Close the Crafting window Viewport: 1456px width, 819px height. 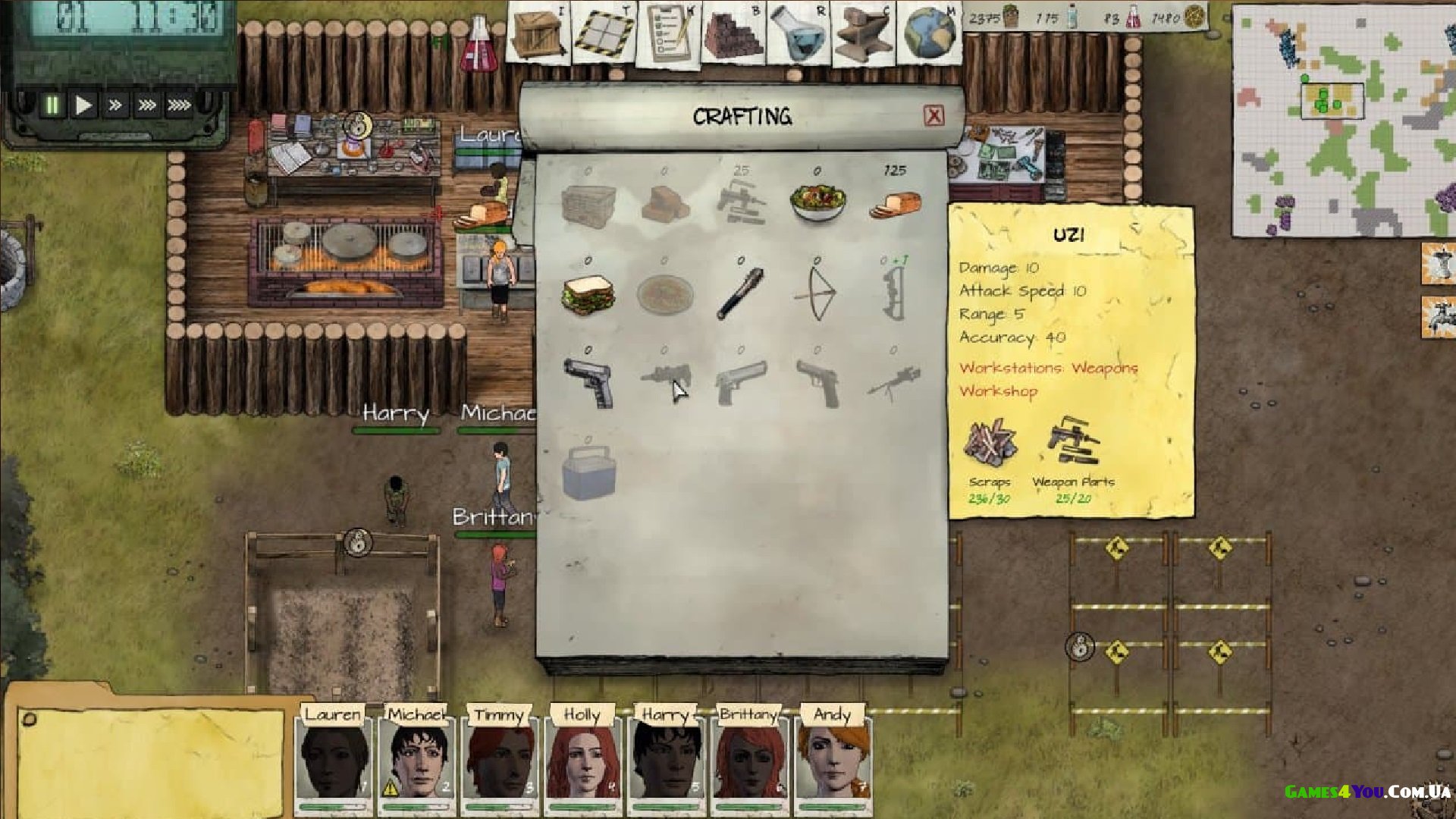934,115
